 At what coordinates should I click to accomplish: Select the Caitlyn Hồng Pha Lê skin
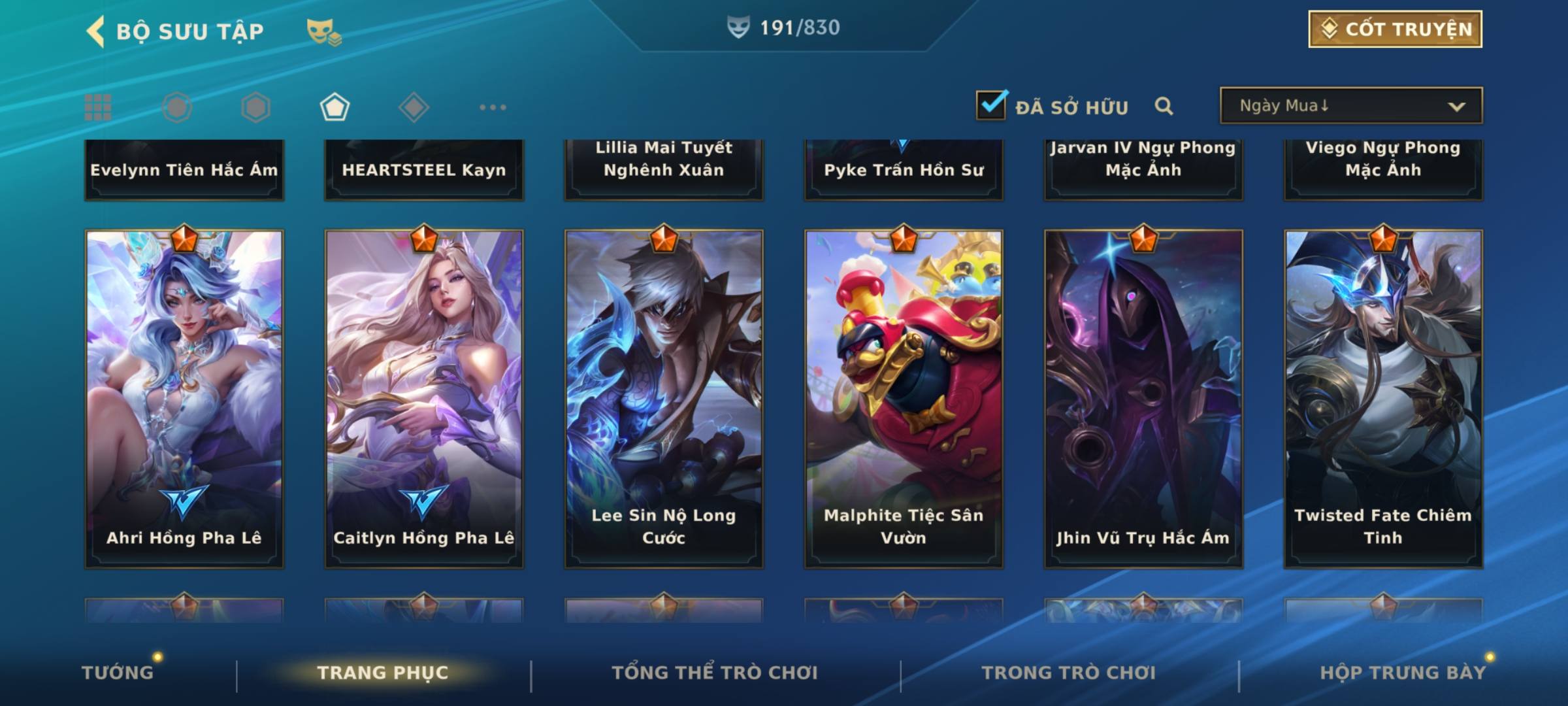[424, 399]
